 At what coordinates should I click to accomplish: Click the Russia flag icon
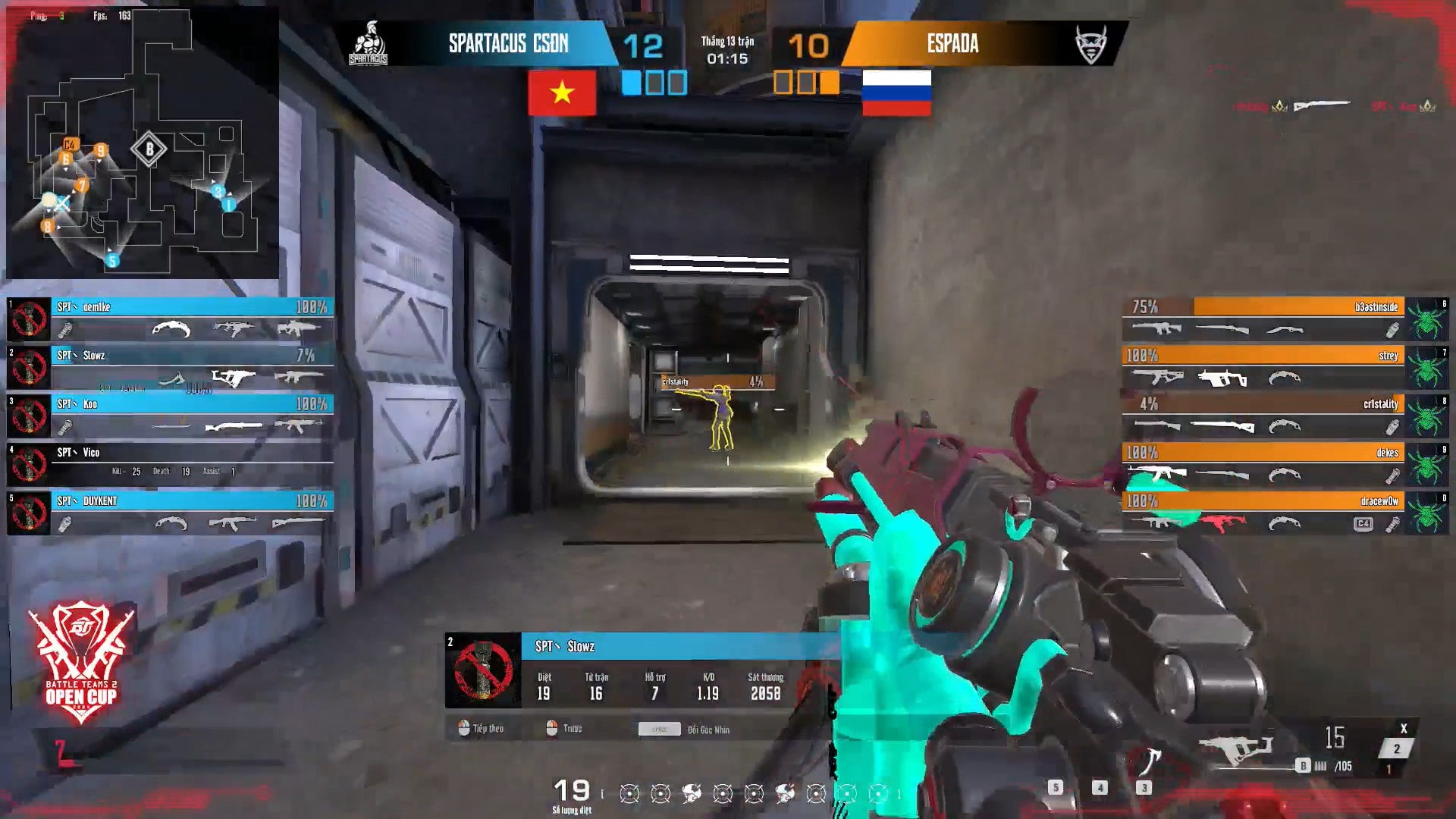(x=896, y=93)
